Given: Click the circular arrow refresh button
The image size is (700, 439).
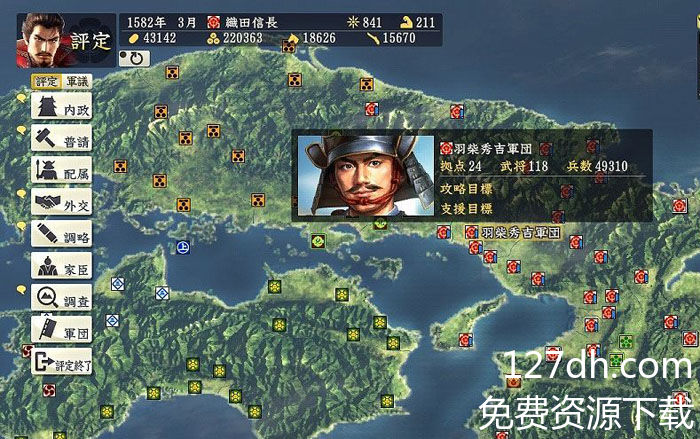Looking at the screenshot, I should 133,59.
